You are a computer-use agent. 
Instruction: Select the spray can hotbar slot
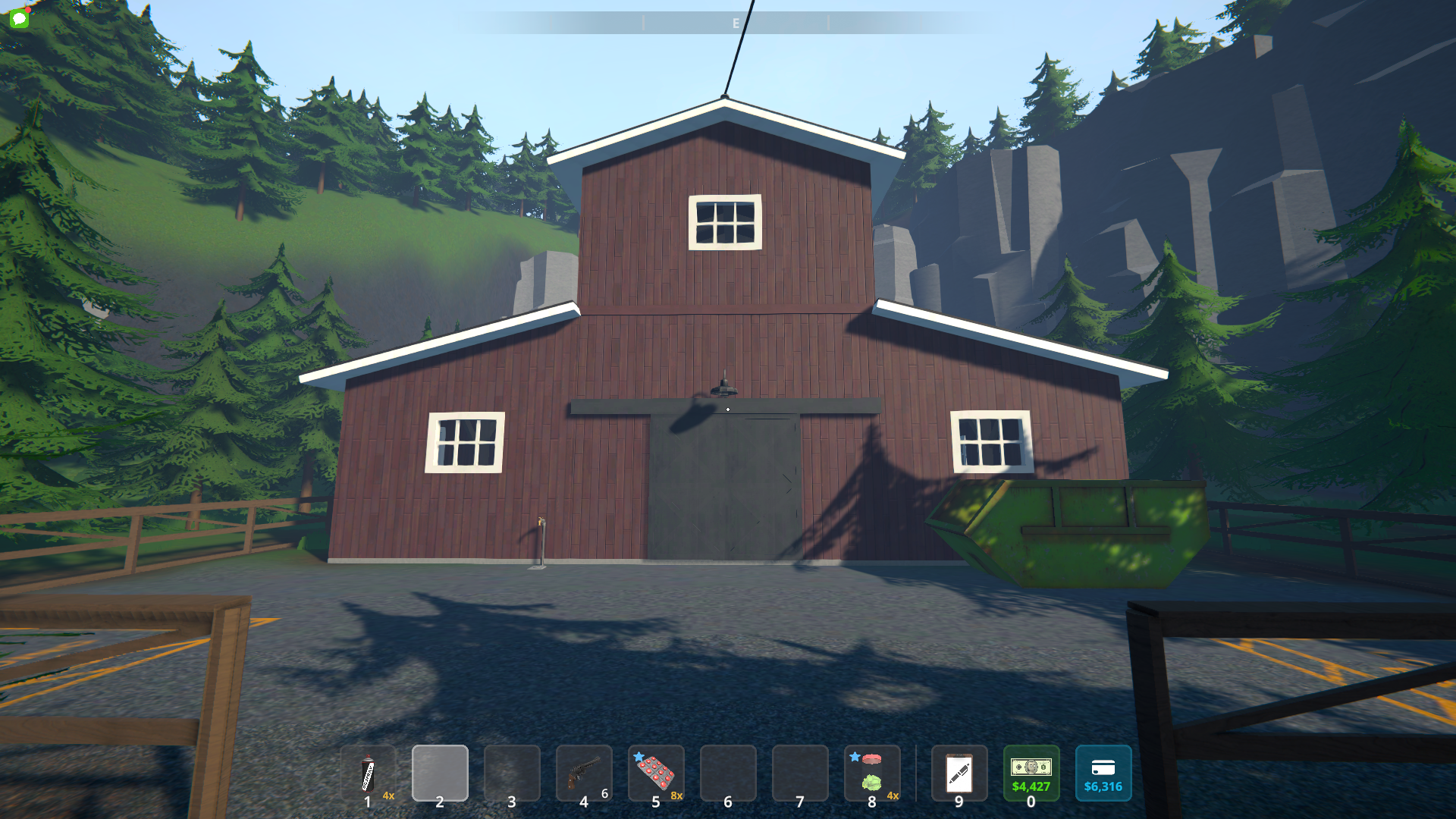(x=368, y=773)
